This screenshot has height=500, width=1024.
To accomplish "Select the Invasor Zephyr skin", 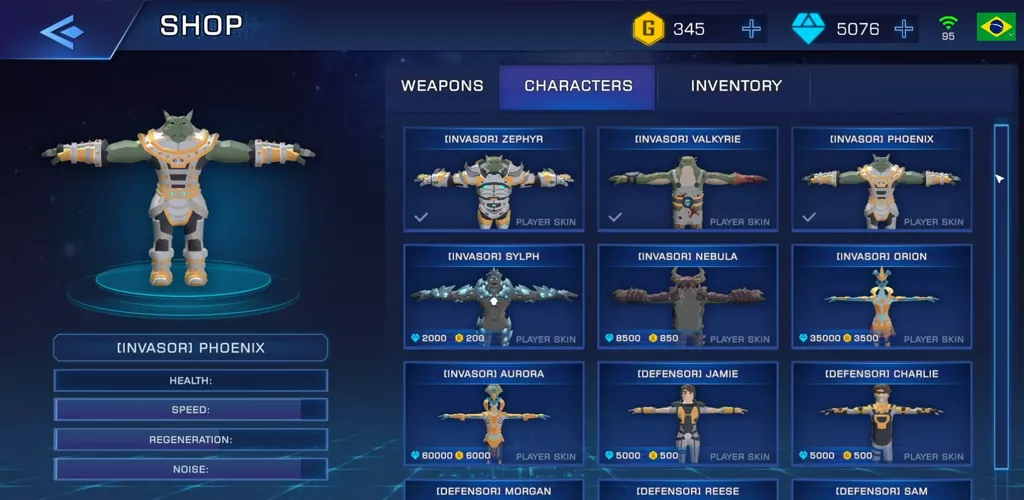I will click(494, 180).
